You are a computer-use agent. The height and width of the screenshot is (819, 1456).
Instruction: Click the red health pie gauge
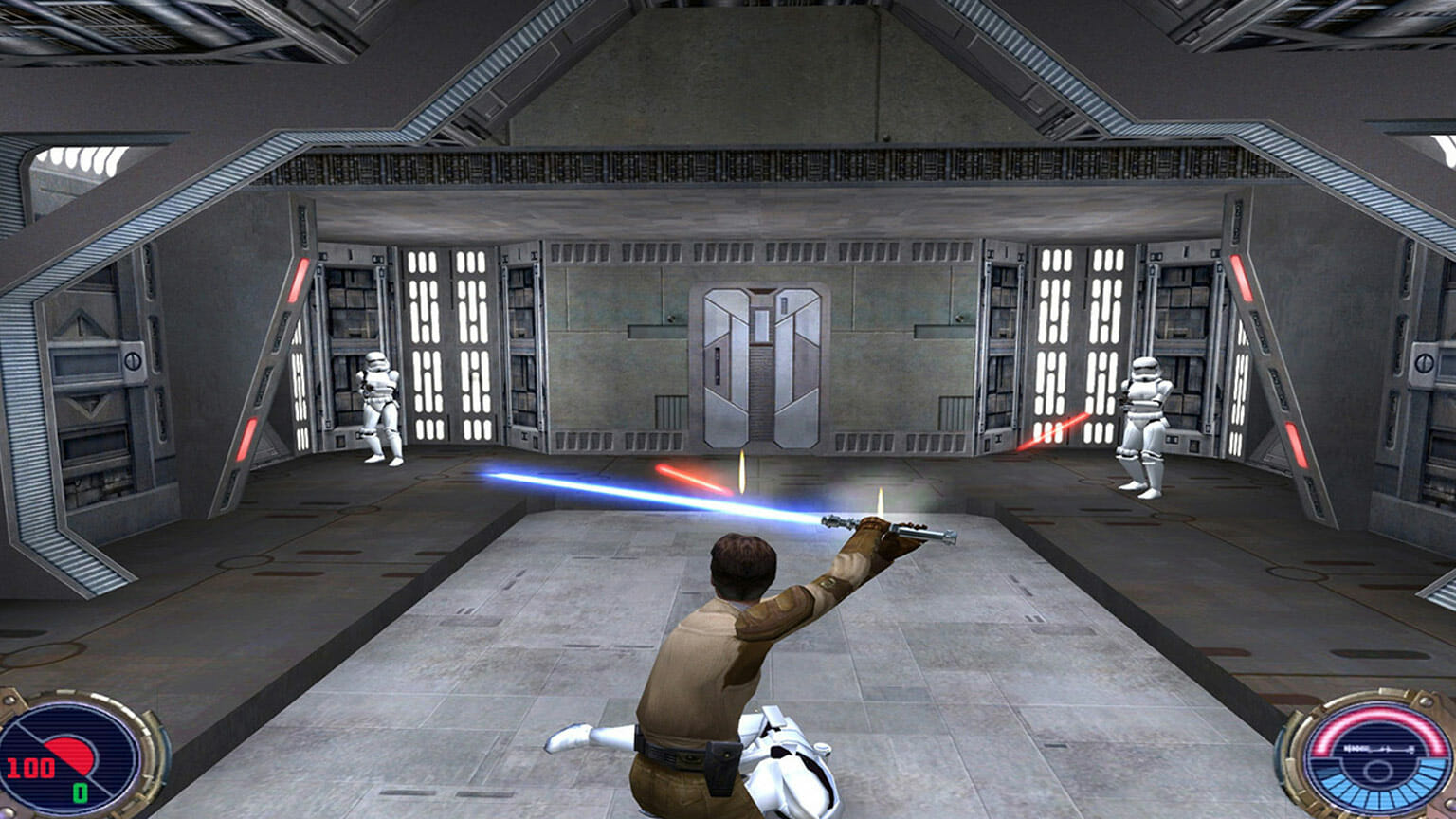point(68,756)
